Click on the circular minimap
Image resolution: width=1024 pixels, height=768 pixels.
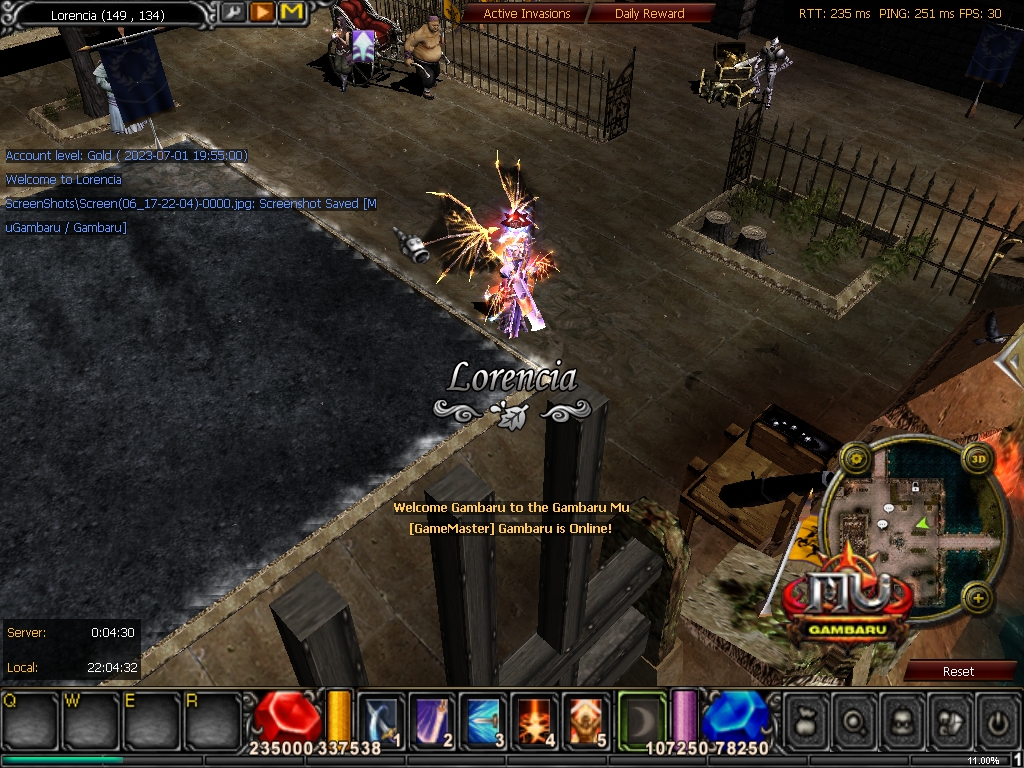click(x=915, y=525)
